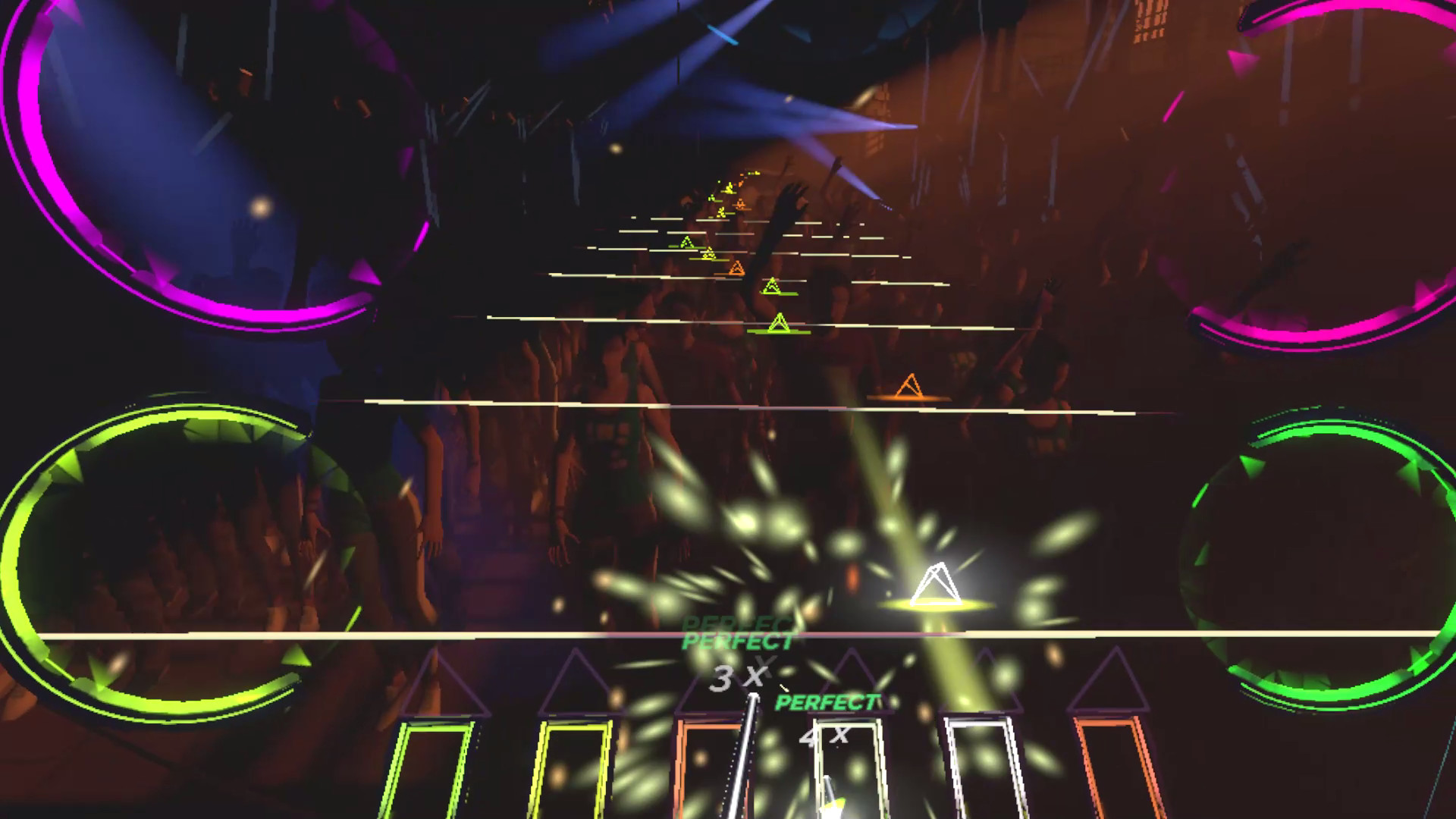Click the lower PERFECT label near the mallet
This screenshot has height=819, width=1456.
pos(827,701)
